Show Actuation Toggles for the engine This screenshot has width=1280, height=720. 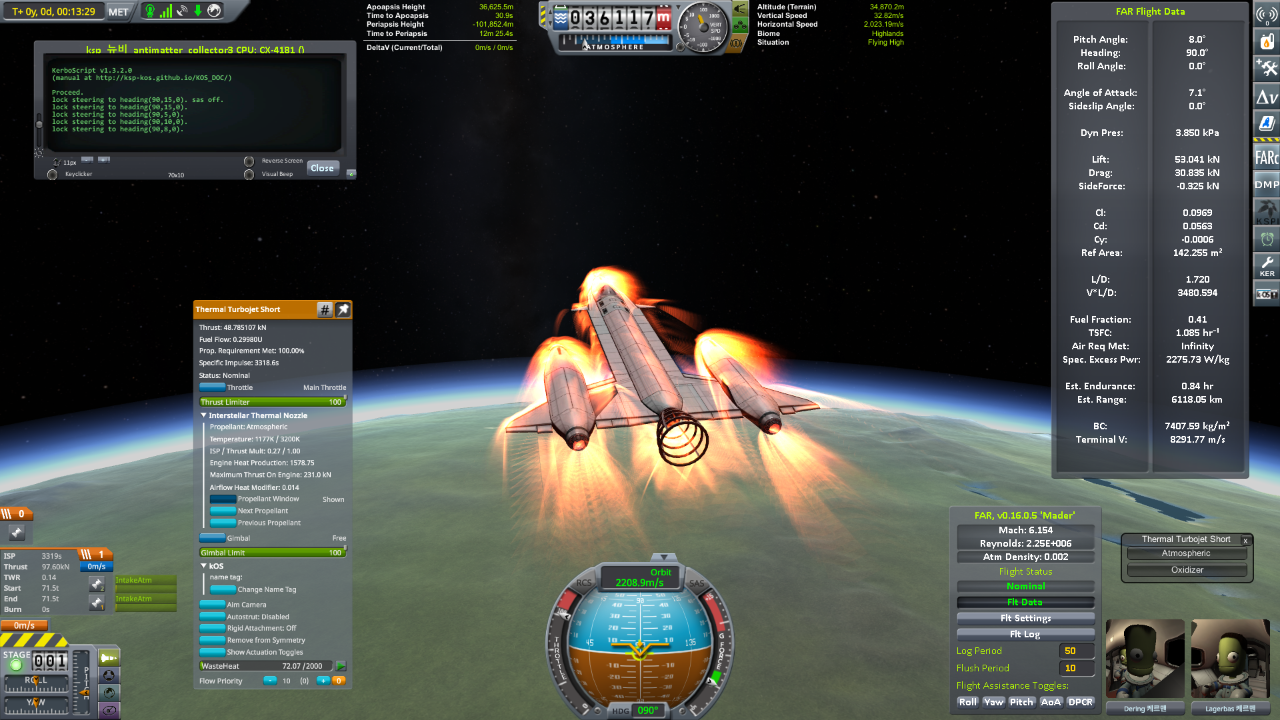[213, 652]
